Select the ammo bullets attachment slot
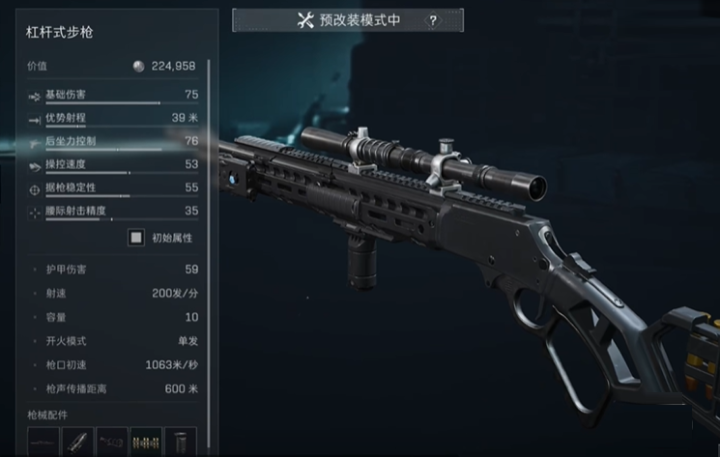 (x=146, y=441)
